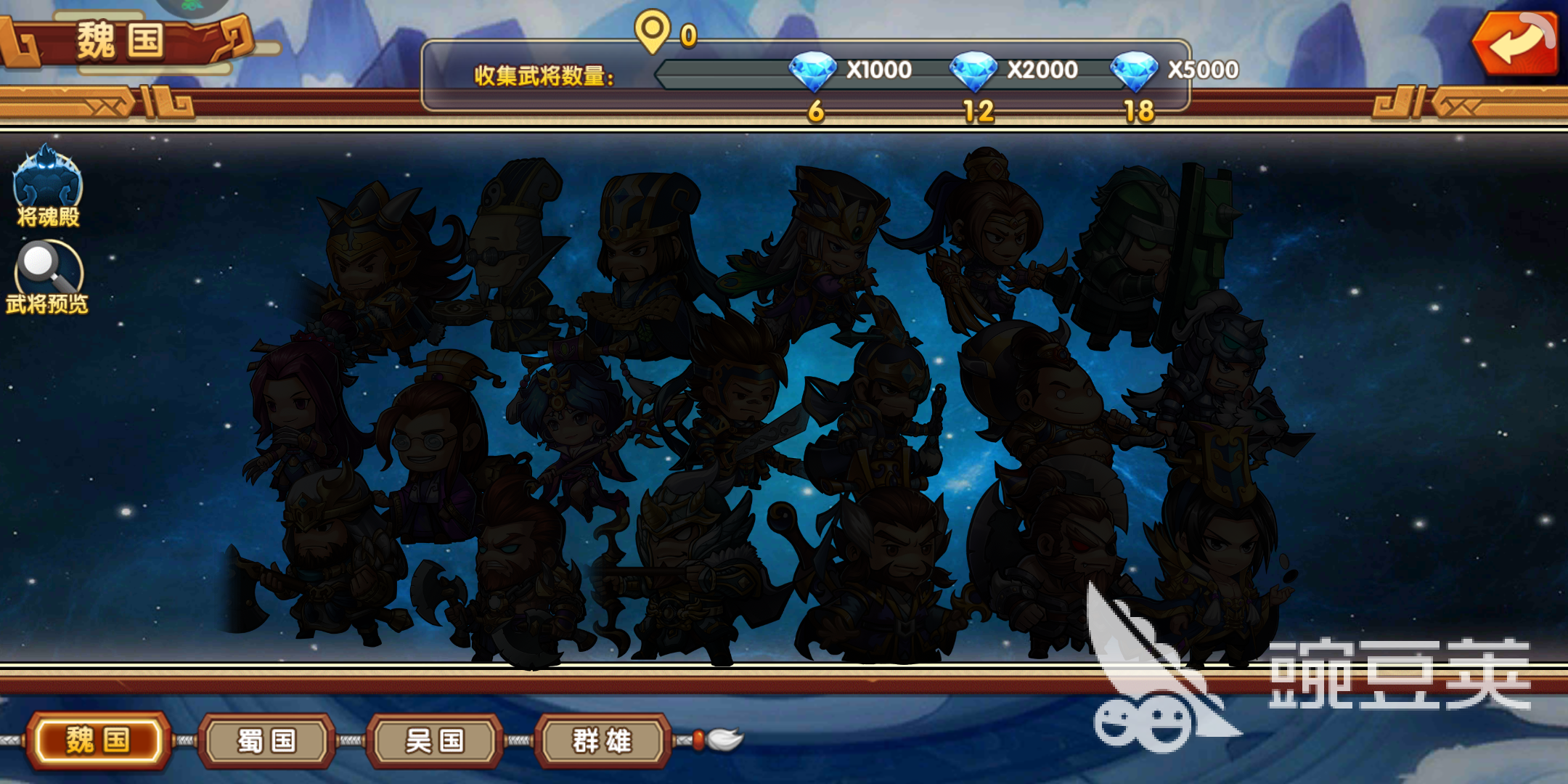Switch to the 蜀国 faction tab
1568x784 pixels.
coord(267,740)
